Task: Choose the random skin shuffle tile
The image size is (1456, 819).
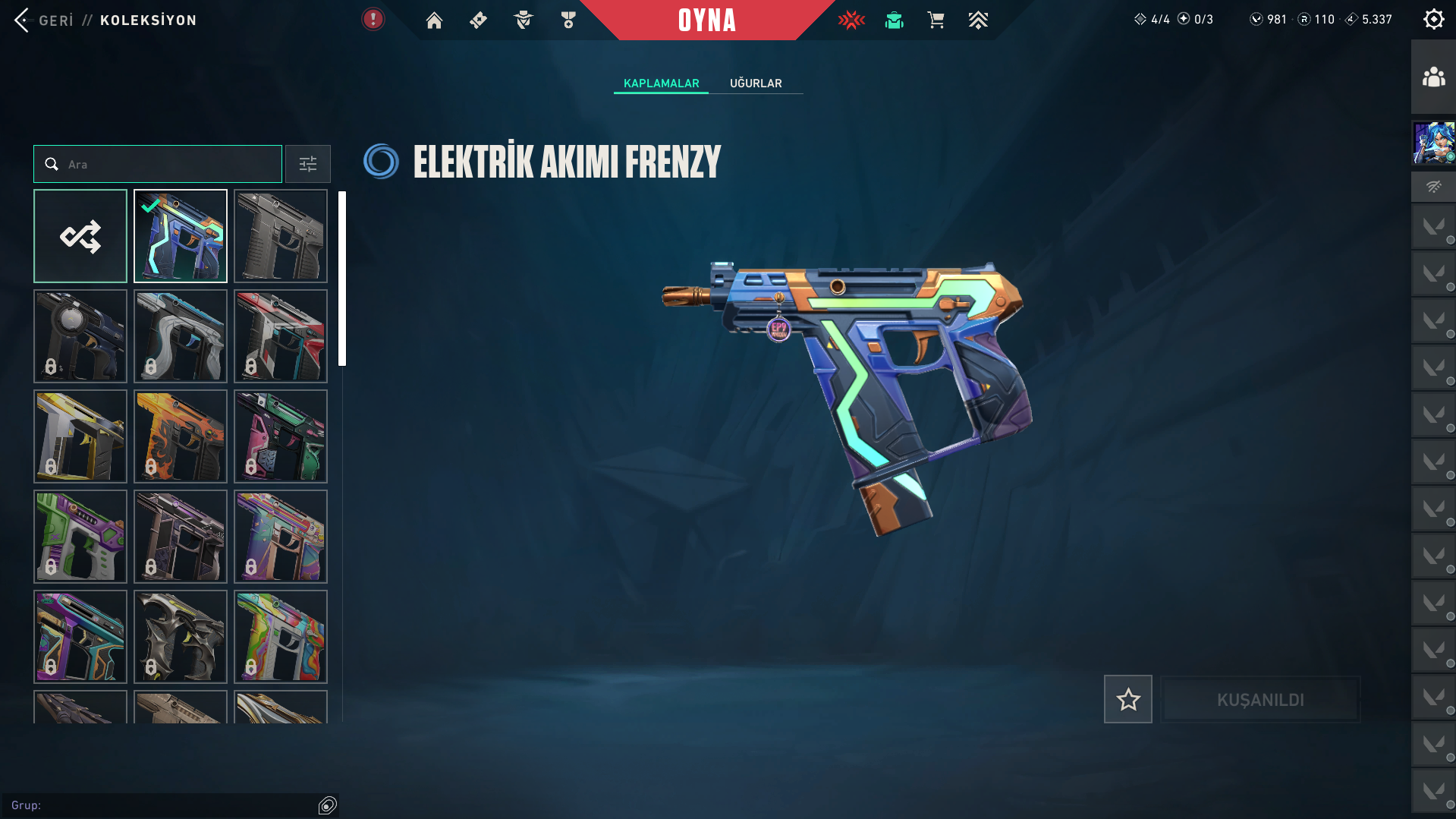Action: click(80, 236)
